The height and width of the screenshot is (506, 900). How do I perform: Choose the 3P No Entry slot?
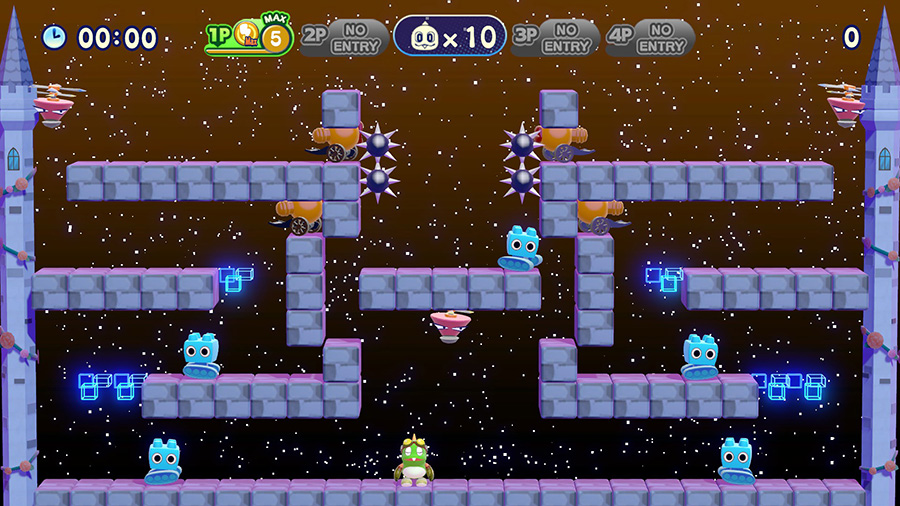point(555,38)
